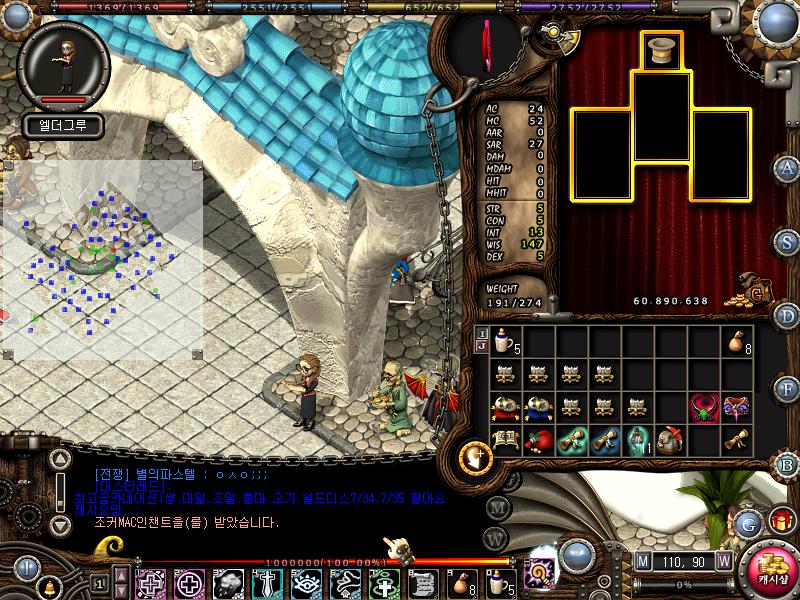Screen dimensions: 800x600
Task: Select the brown pouch stack of 8
Action: (736, 342)
